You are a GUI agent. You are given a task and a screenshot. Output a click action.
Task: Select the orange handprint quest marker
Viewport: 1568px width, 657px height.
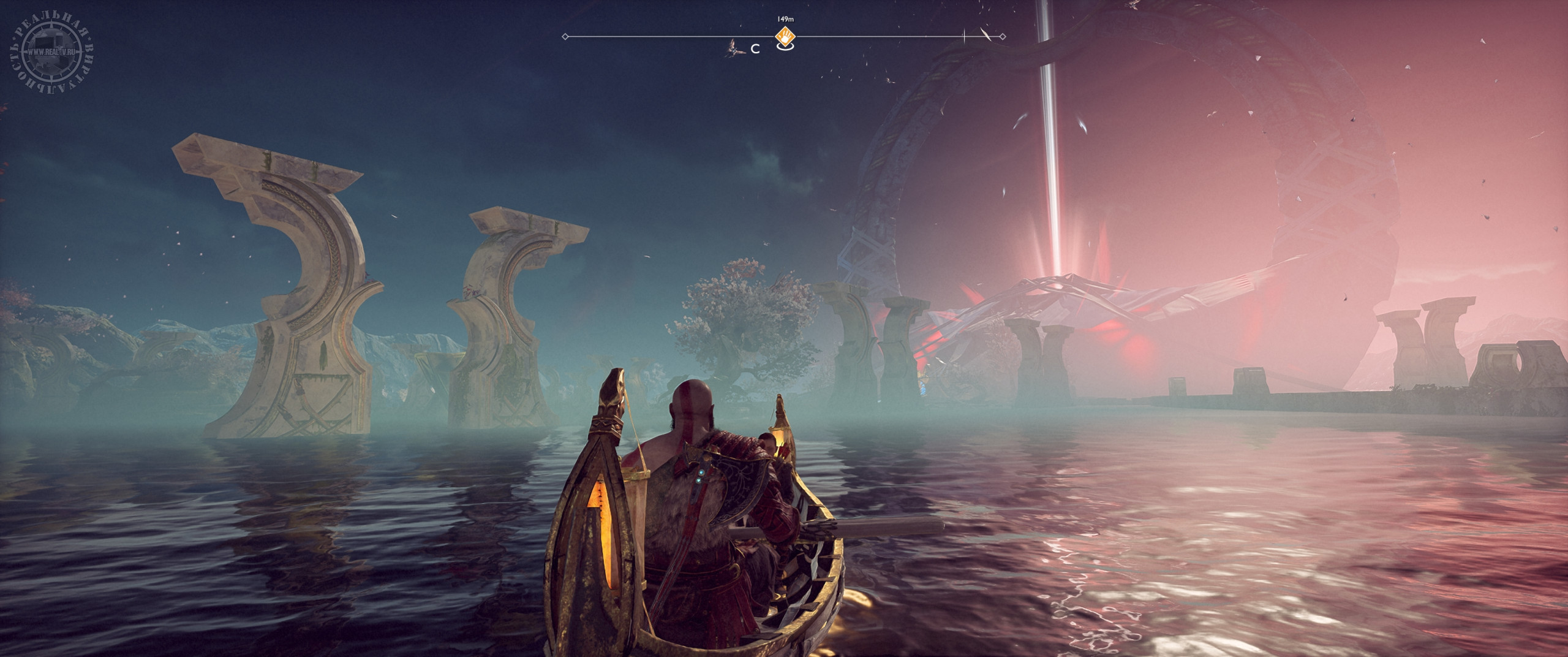[x=784, y=36]
